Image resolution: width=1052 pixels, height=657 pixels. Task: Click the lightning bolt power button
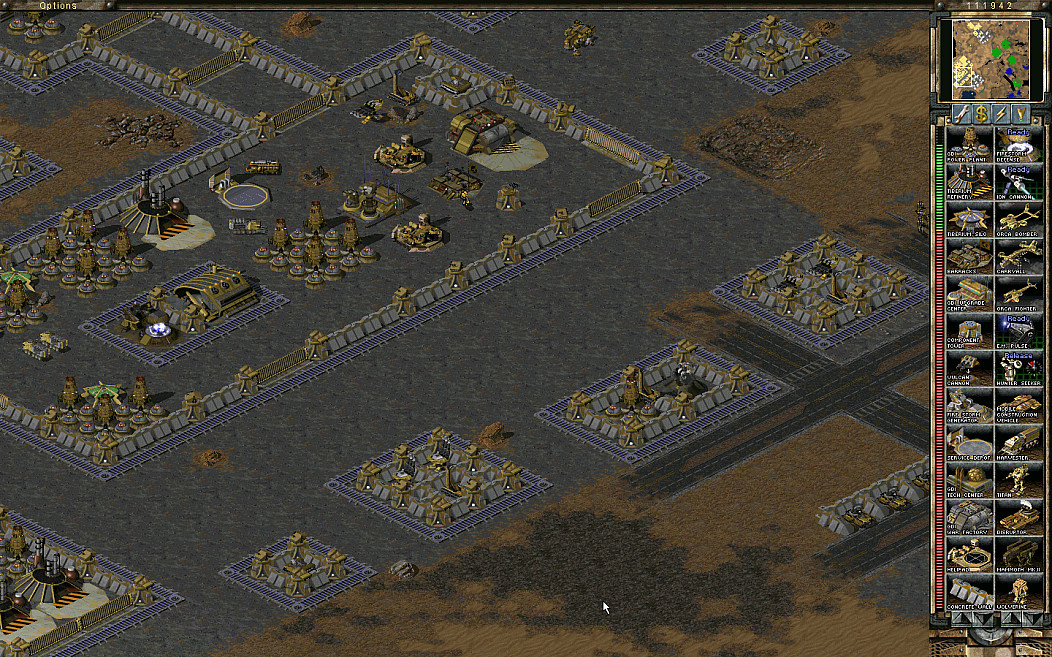point(1000,114)
